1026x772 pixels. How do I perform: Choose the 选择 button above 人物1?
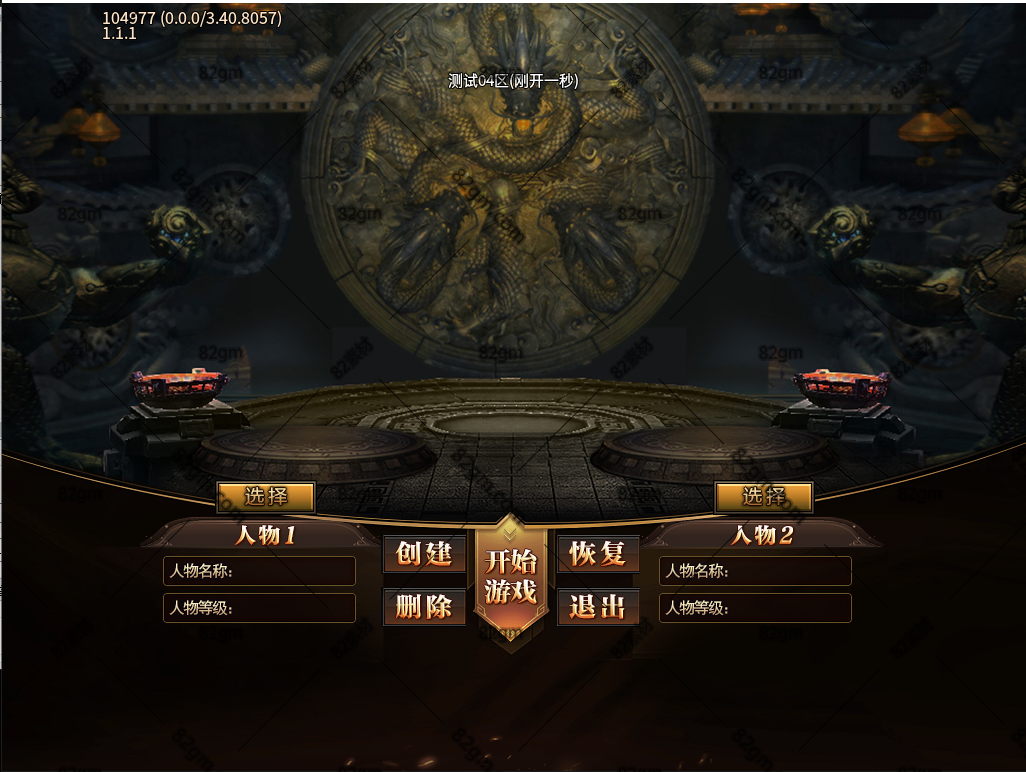[x=266, y=497]
